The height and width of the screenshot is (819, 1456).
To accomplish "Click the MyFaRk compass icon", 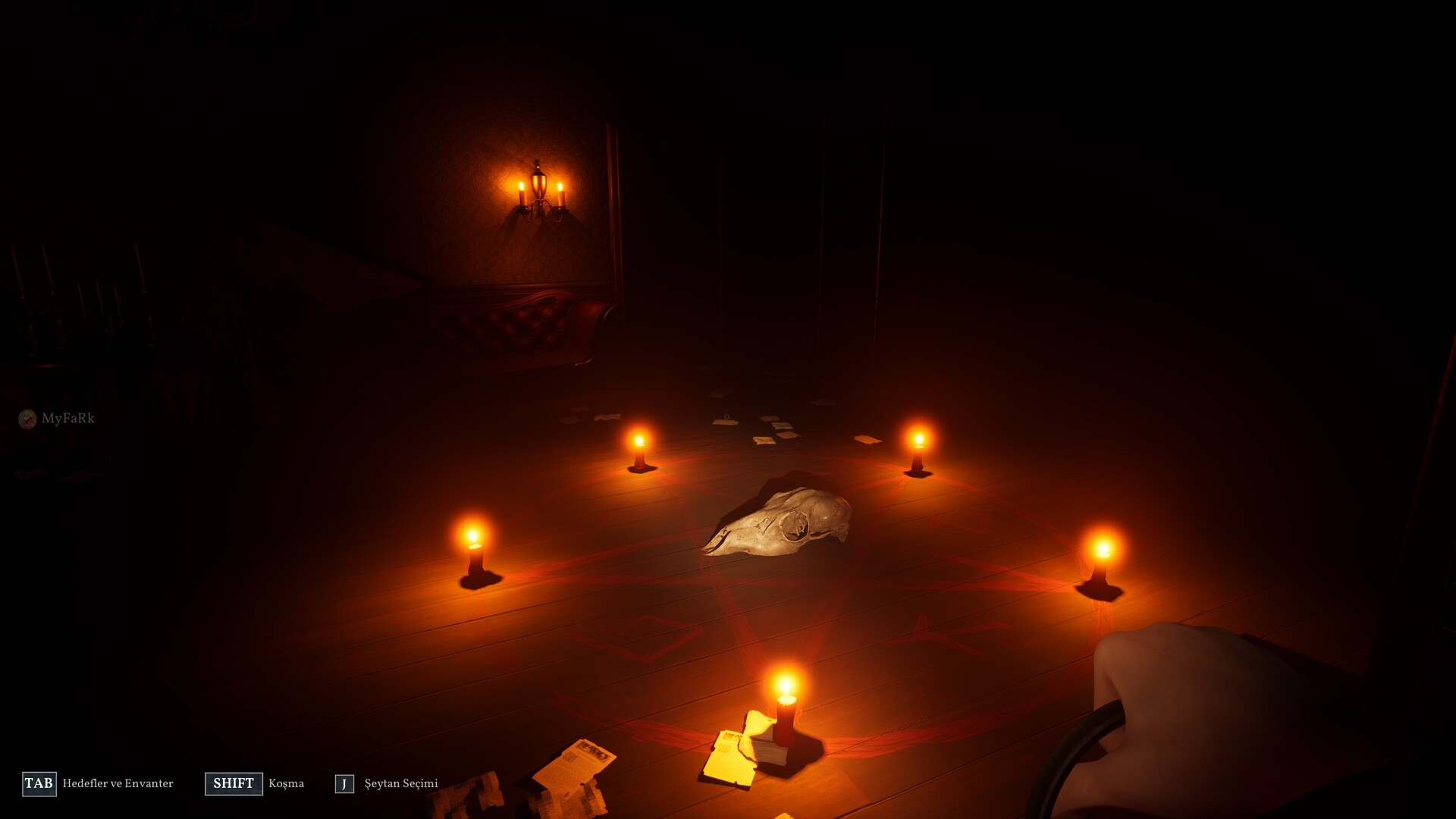I will 29,418.
